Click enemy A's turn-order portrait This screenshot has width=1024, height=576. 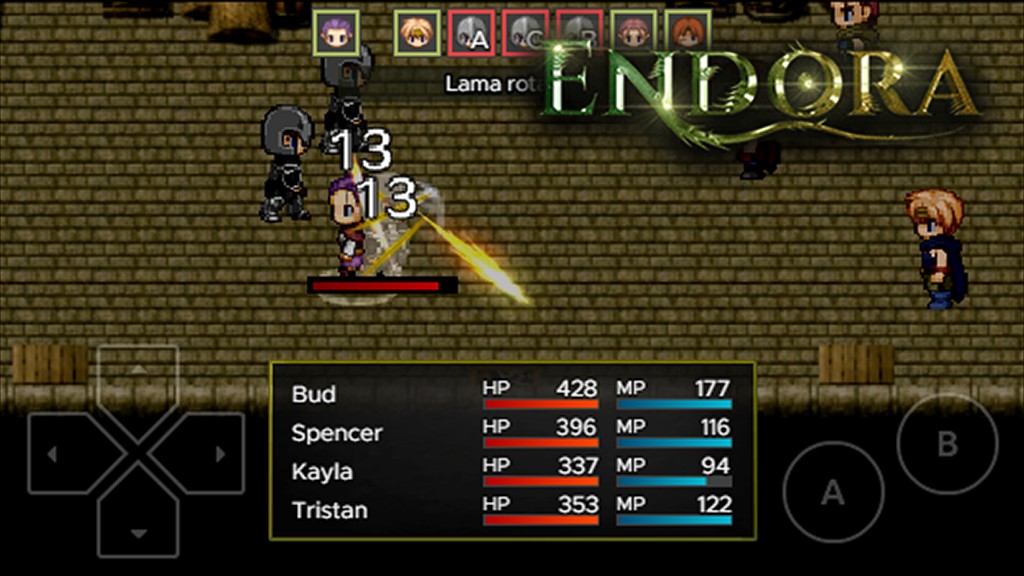(470, 34)
